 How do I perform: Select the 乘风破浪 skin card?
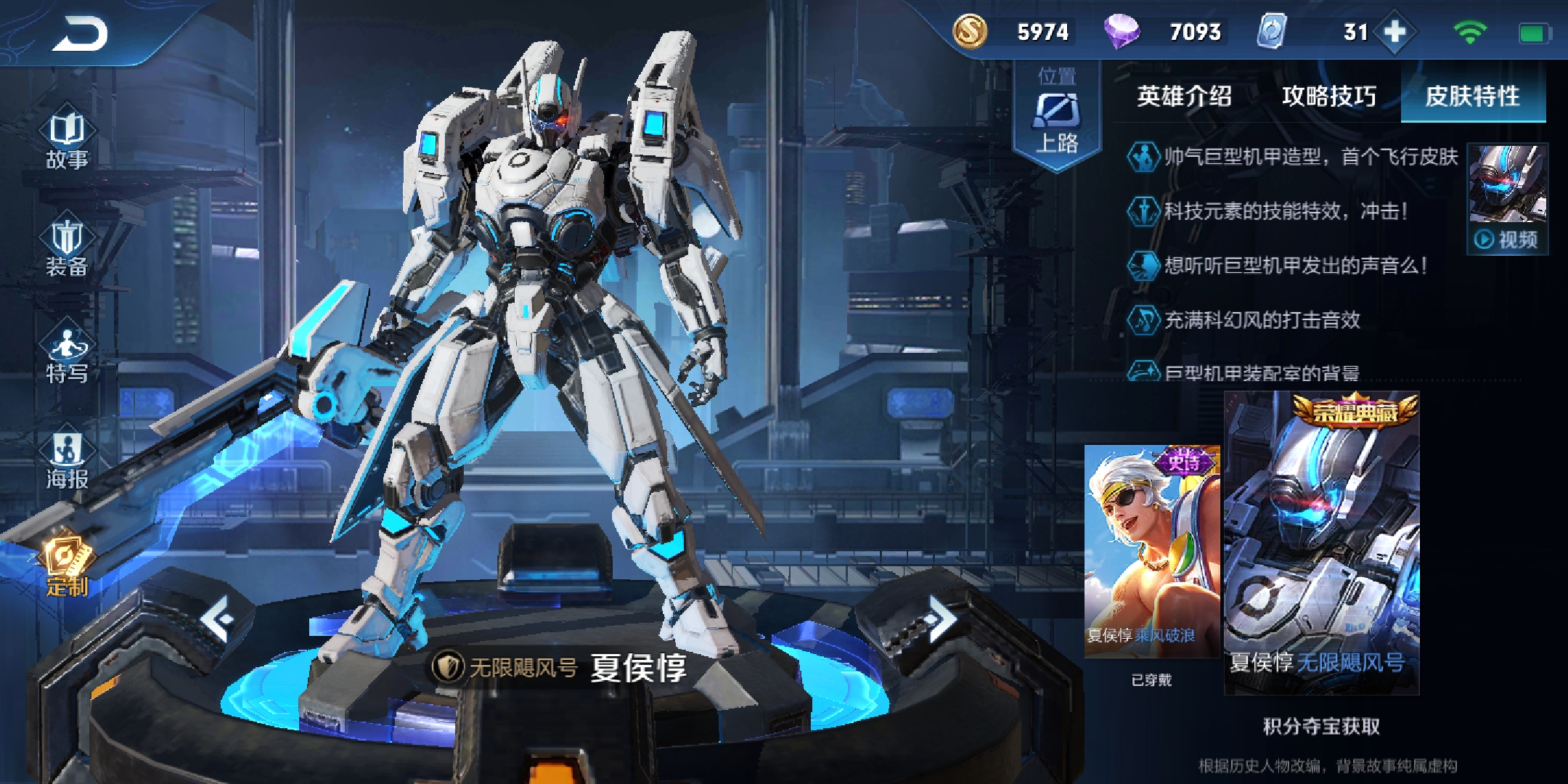click(1152, 552)
